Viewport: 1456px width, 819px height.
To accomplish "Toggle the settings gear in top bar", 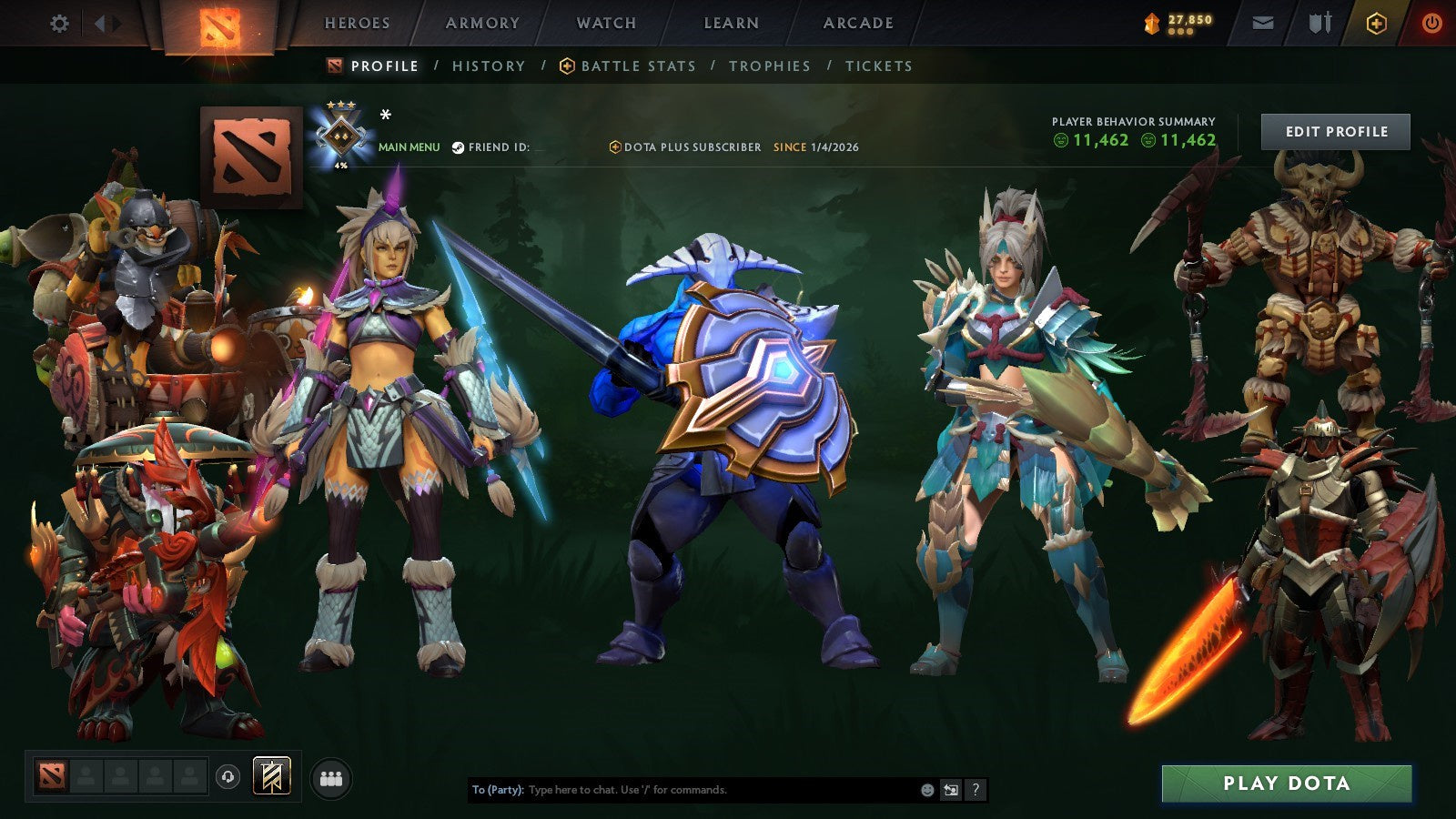I will coord(60,25).
